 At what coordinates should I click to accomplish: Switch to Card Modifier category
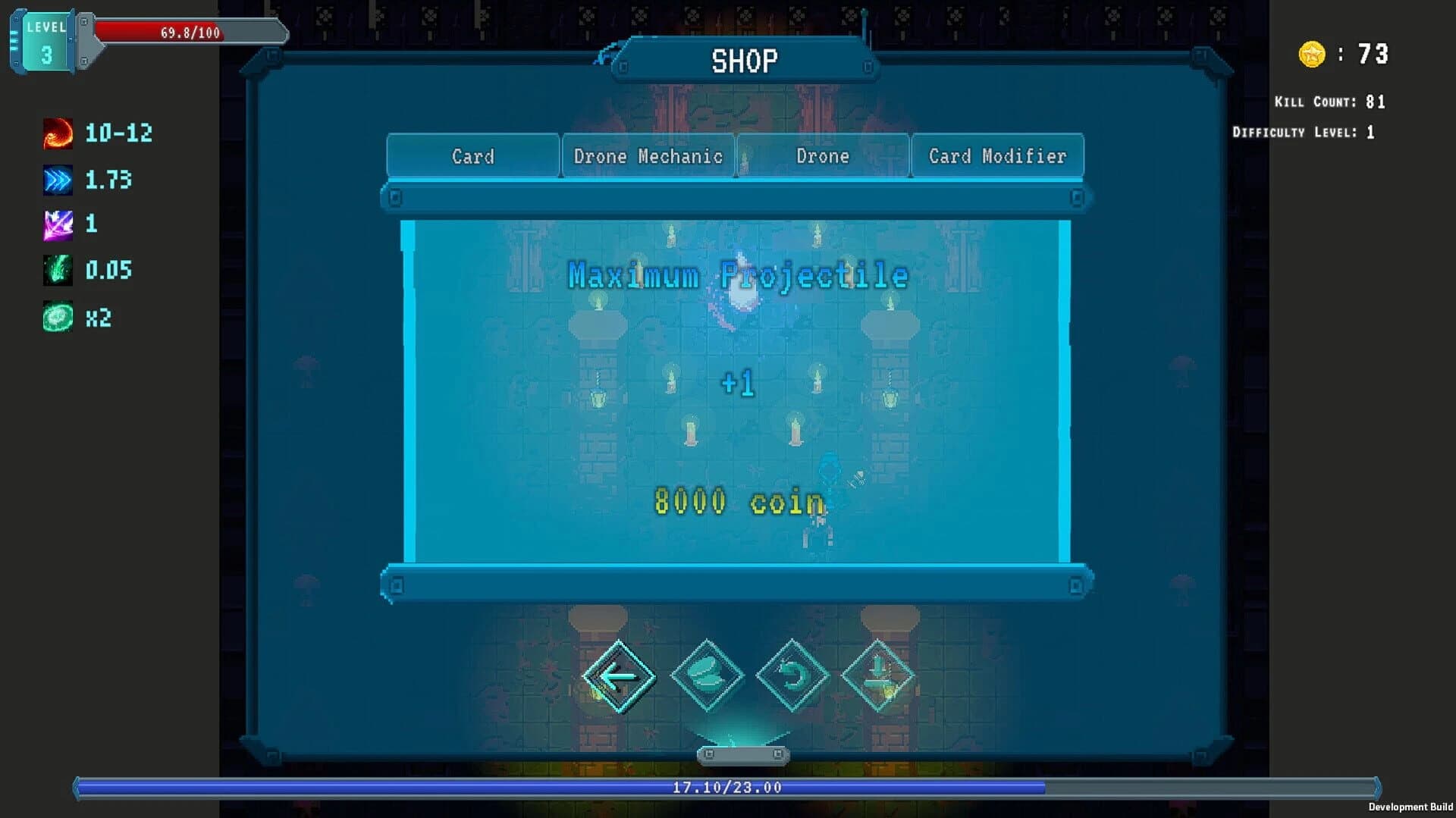pyautogui.click(x=997, y=156)
